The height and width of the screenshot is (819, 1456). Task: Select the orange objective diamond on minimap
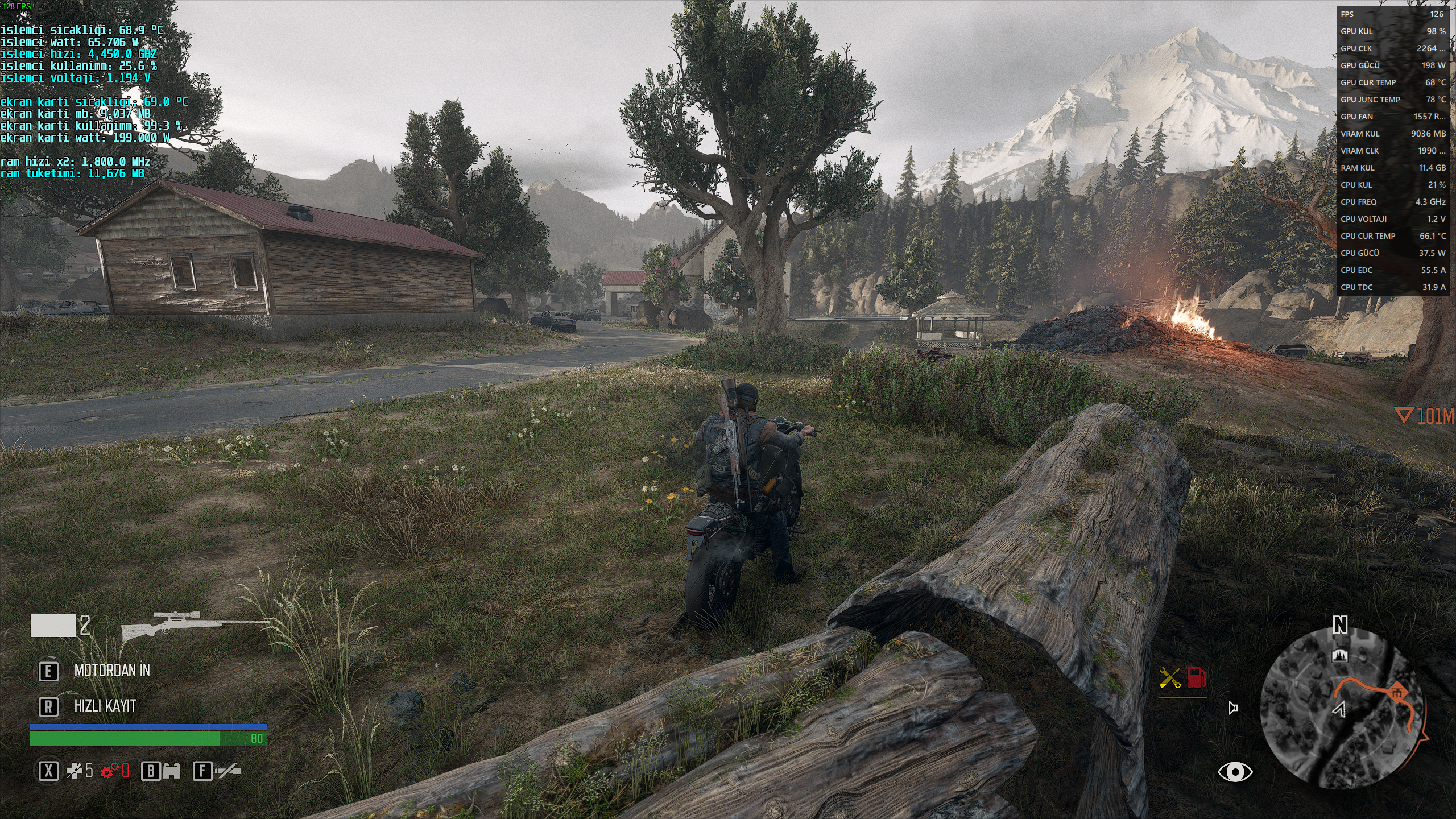(1399, 693)
